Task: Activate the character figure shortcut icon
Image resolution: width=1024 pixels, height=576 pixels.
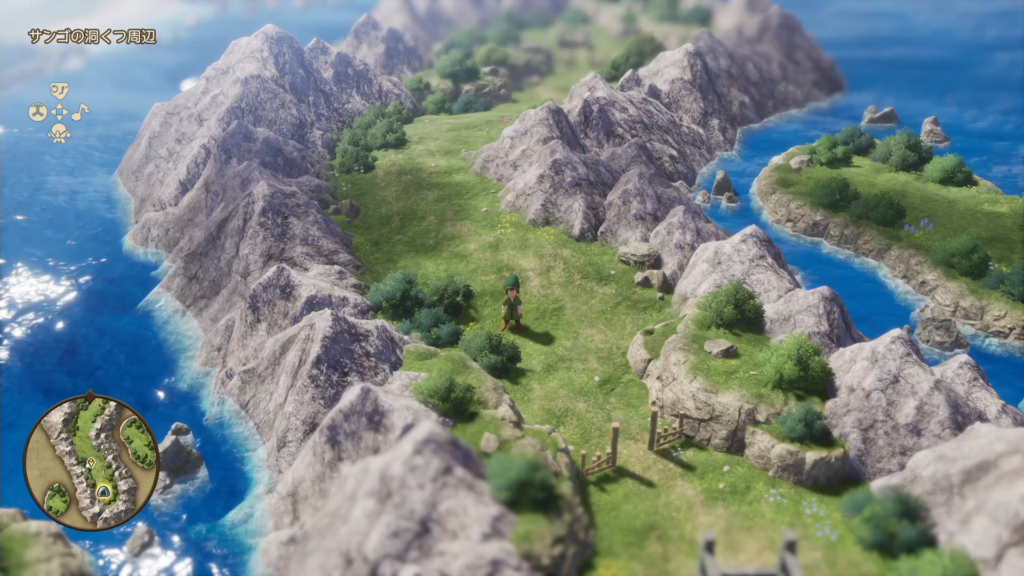Action: click(59, 133)
